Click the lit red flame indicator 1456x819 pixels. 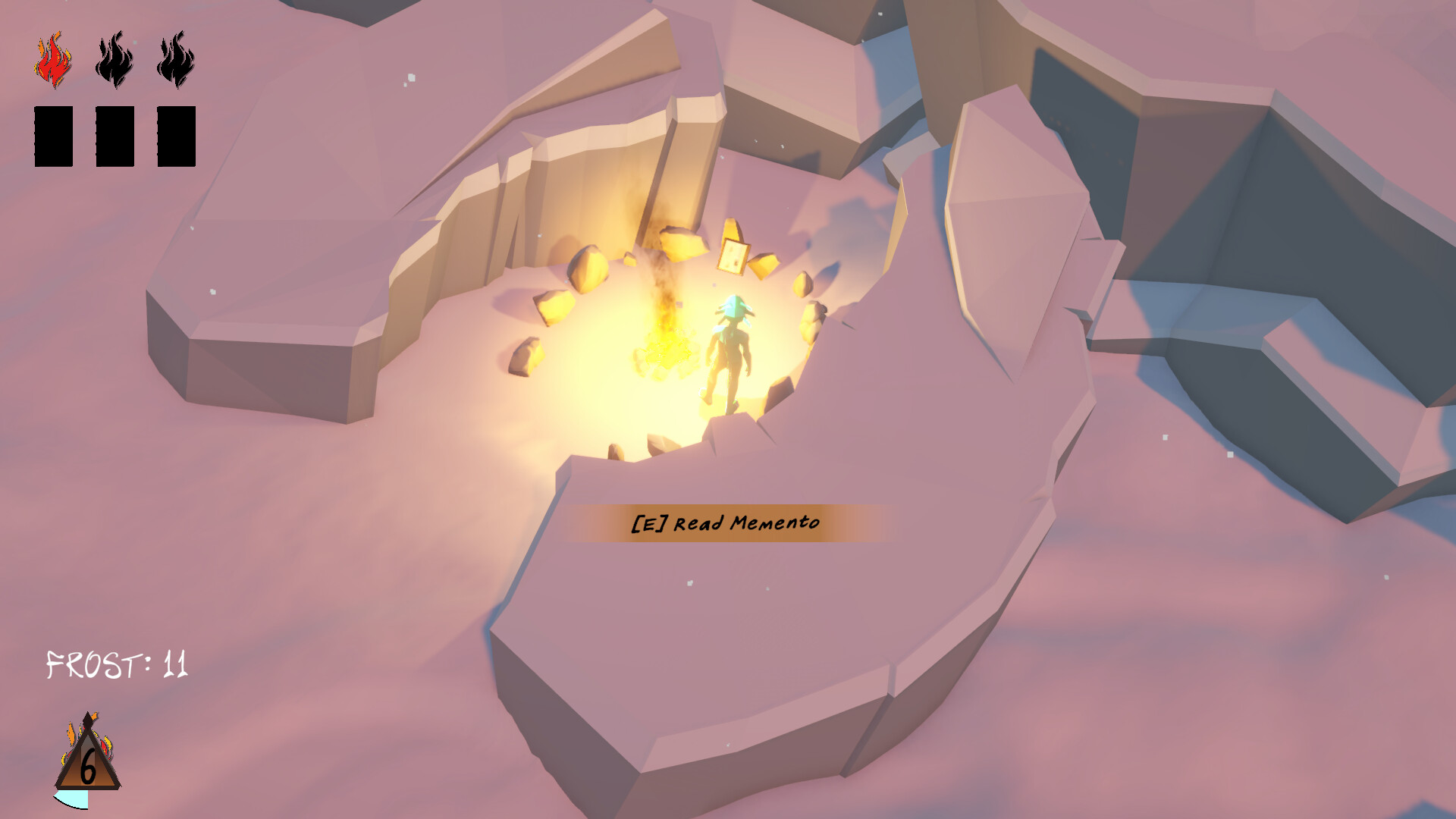pos(52,59)
